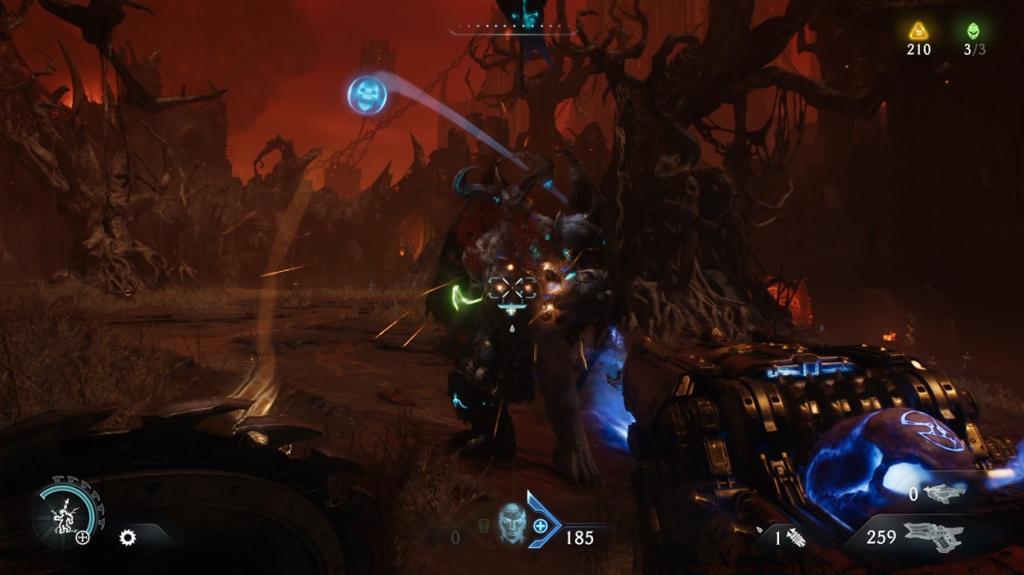Click the Slayer face health icon

[x=512, y=524]
